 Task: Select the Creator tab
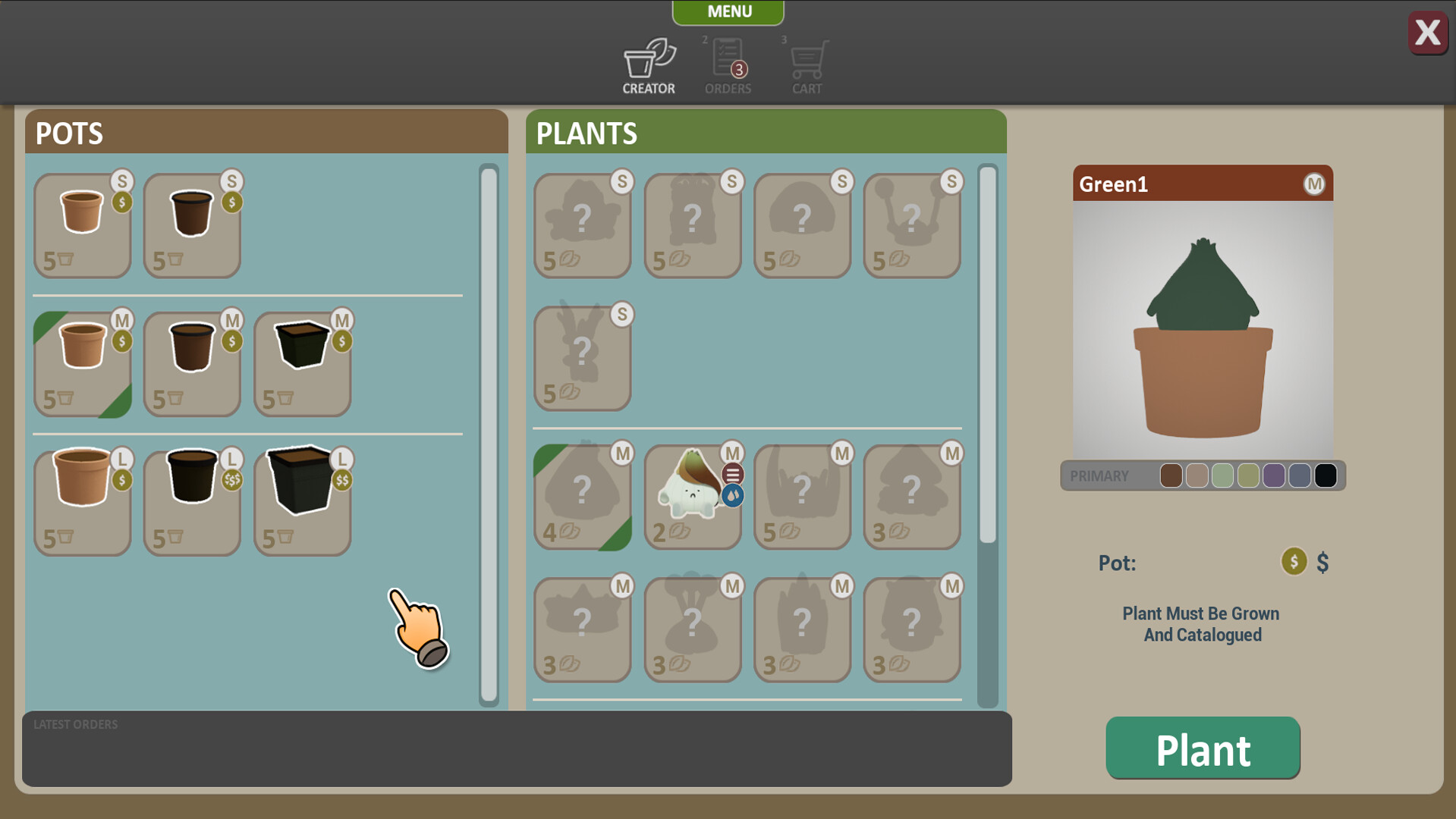[x=649, y=67]
